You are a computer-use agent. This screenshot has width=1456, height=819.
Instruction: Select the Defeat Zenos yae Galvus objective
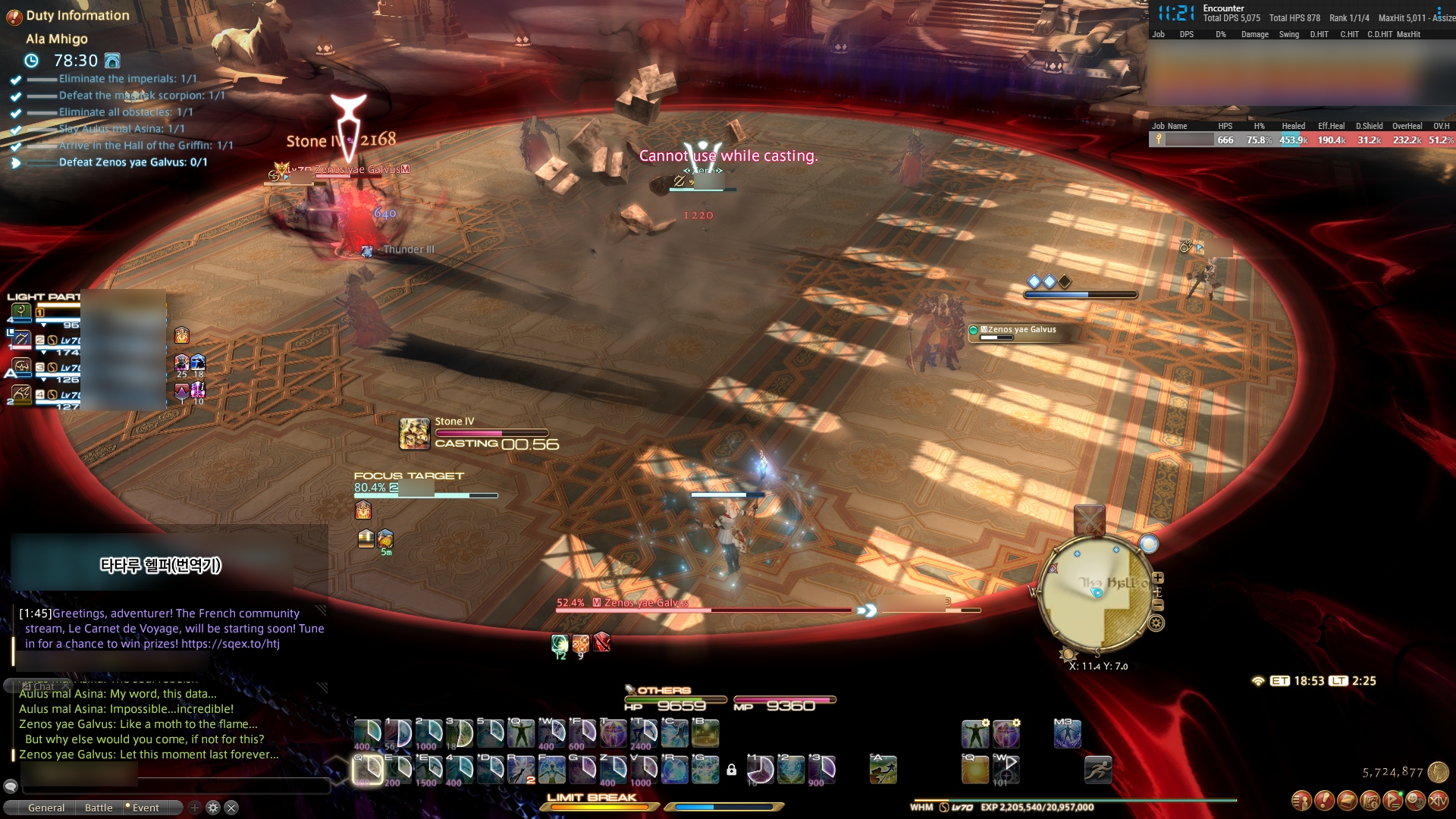(133, 162)
